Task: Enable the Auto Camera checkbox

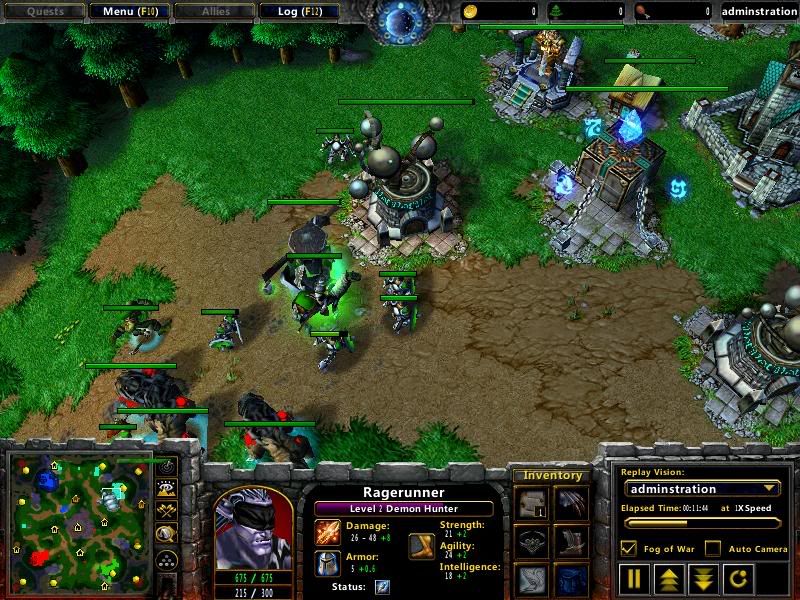Action: click(x=712, y=548)
